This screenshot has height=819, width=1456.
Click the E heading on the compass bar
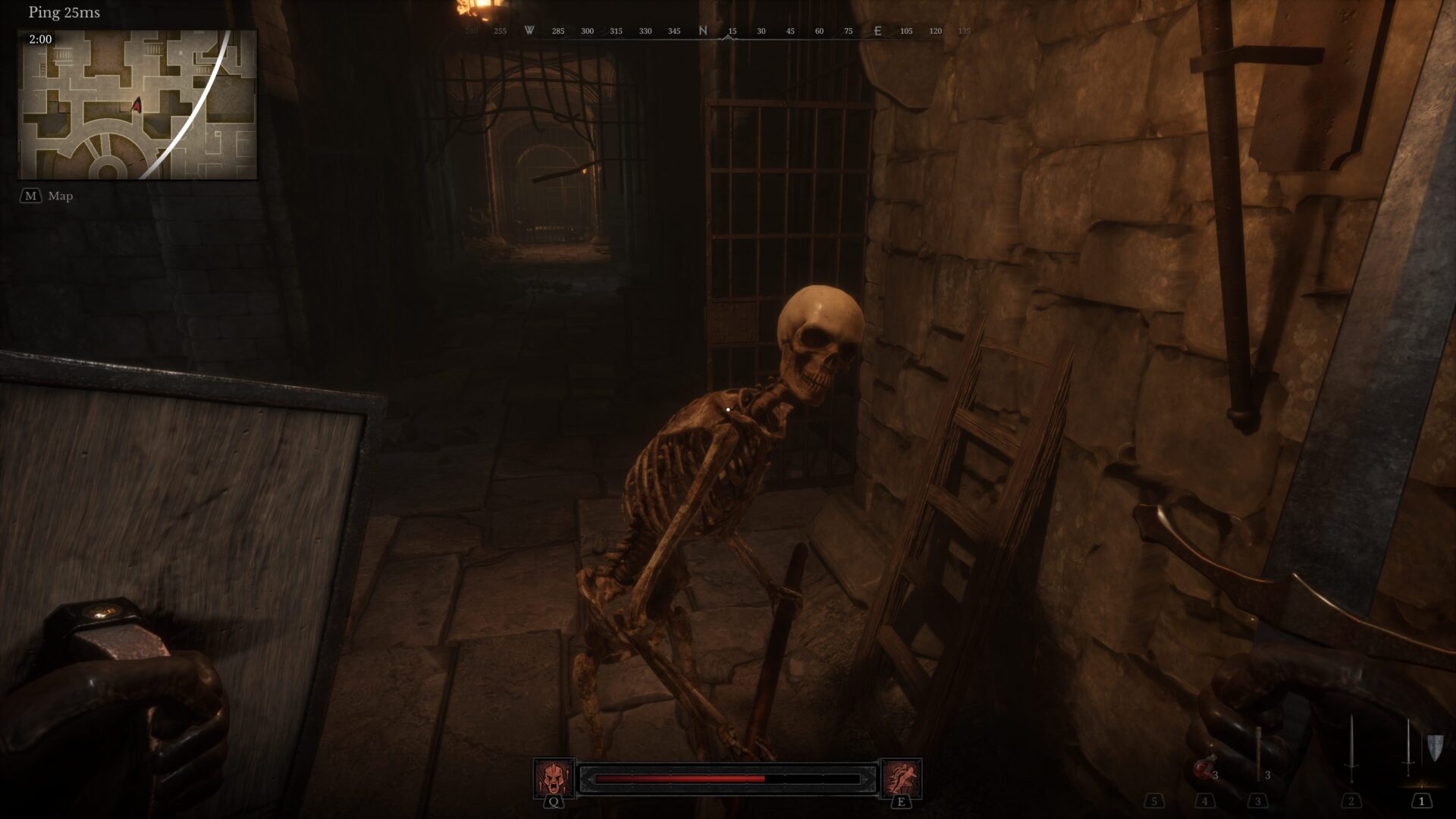[x=877, y=31]
